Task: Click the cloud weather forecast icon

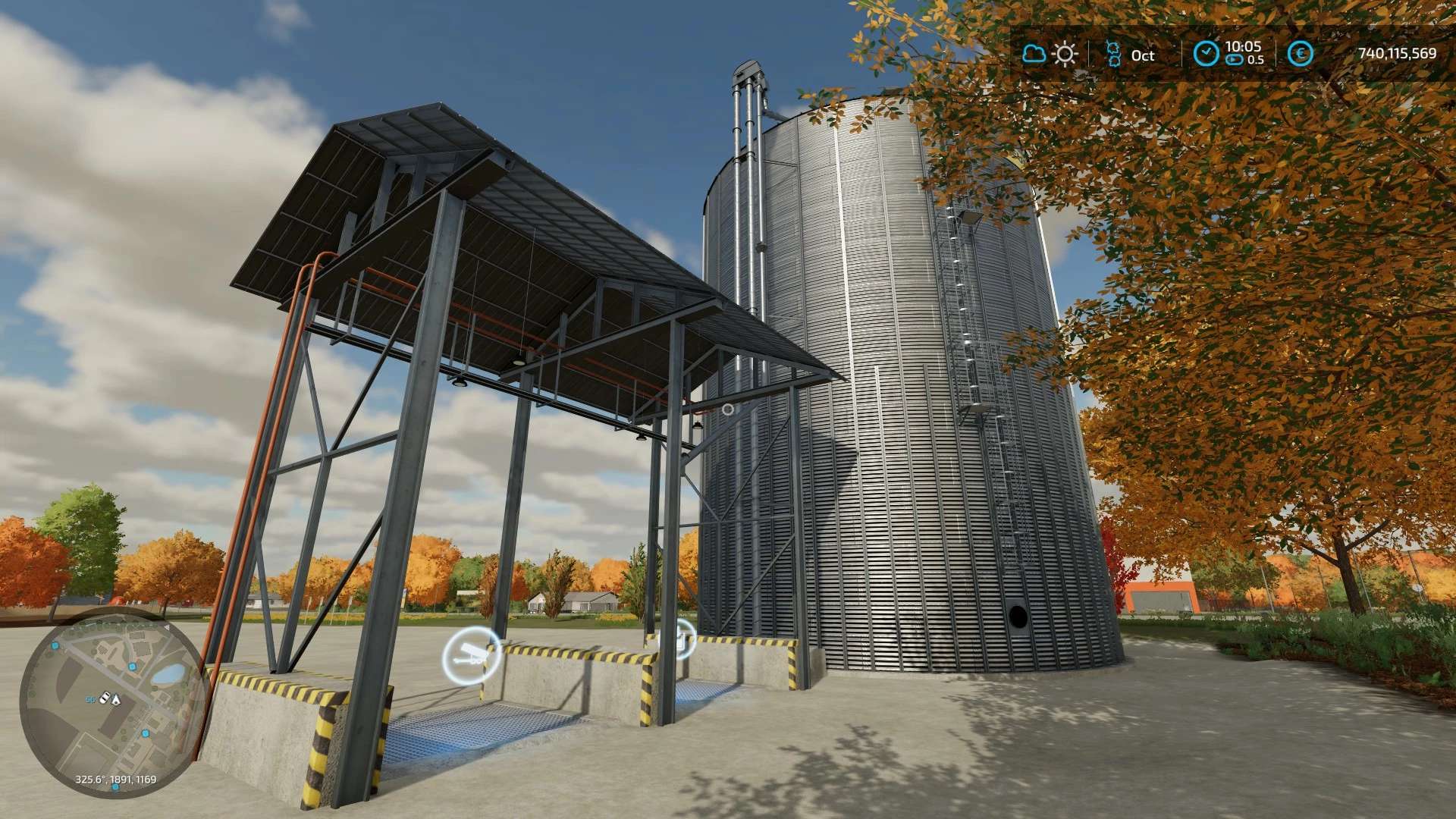Action: pos(1034,54)
